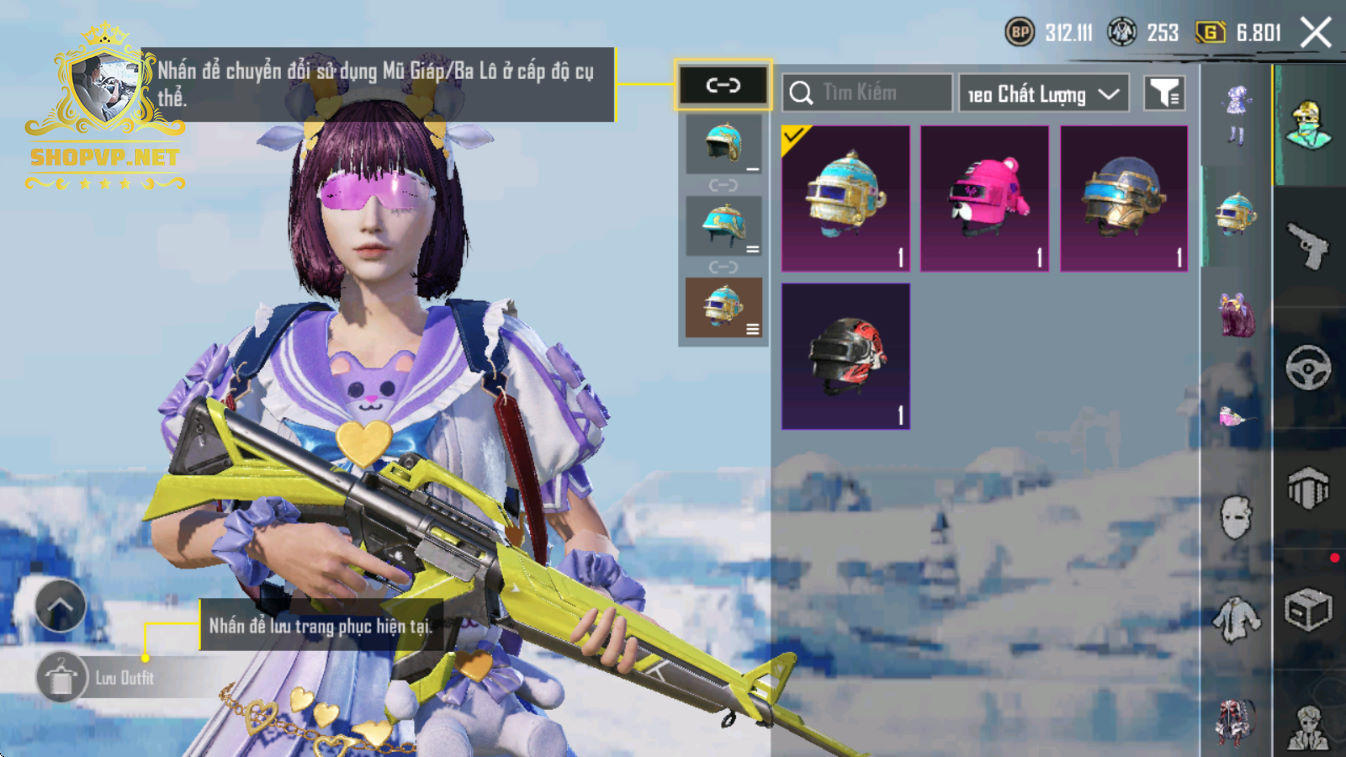Select the level 1 helmet slot
Screen dimensions: 1346x757
pyautogui.click(x=723, y=144)
